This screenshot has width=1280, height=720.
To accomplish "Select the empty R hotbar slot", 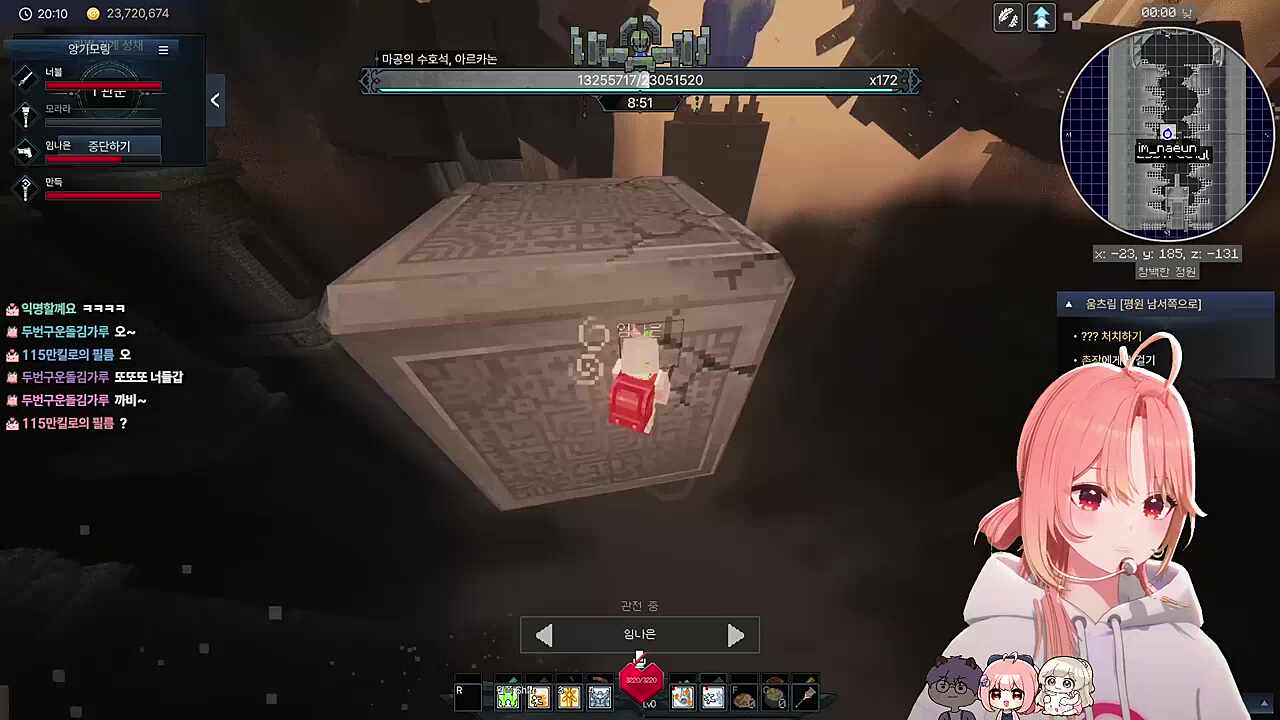I will (467, 697).
